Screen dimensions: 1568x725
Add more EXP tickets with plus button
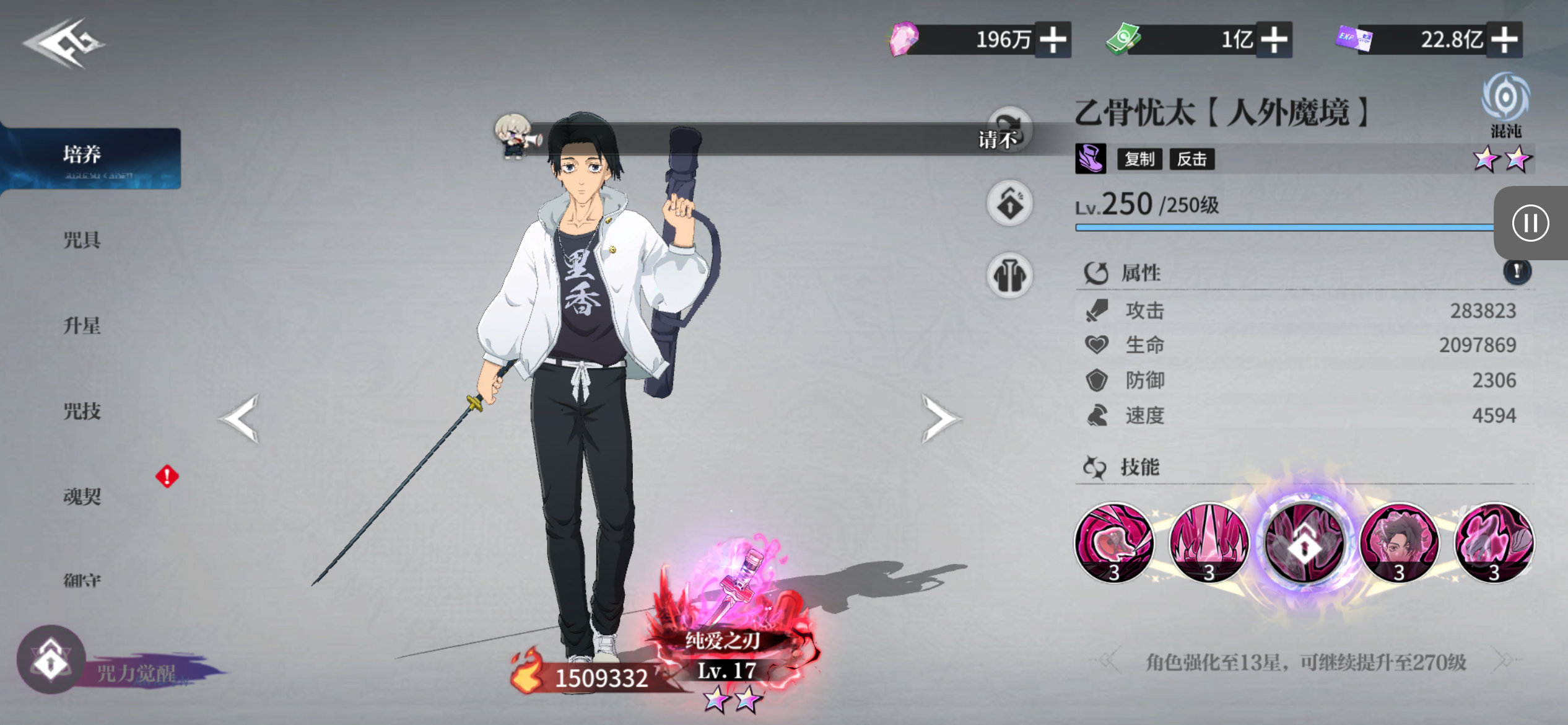coord(1504,40)
